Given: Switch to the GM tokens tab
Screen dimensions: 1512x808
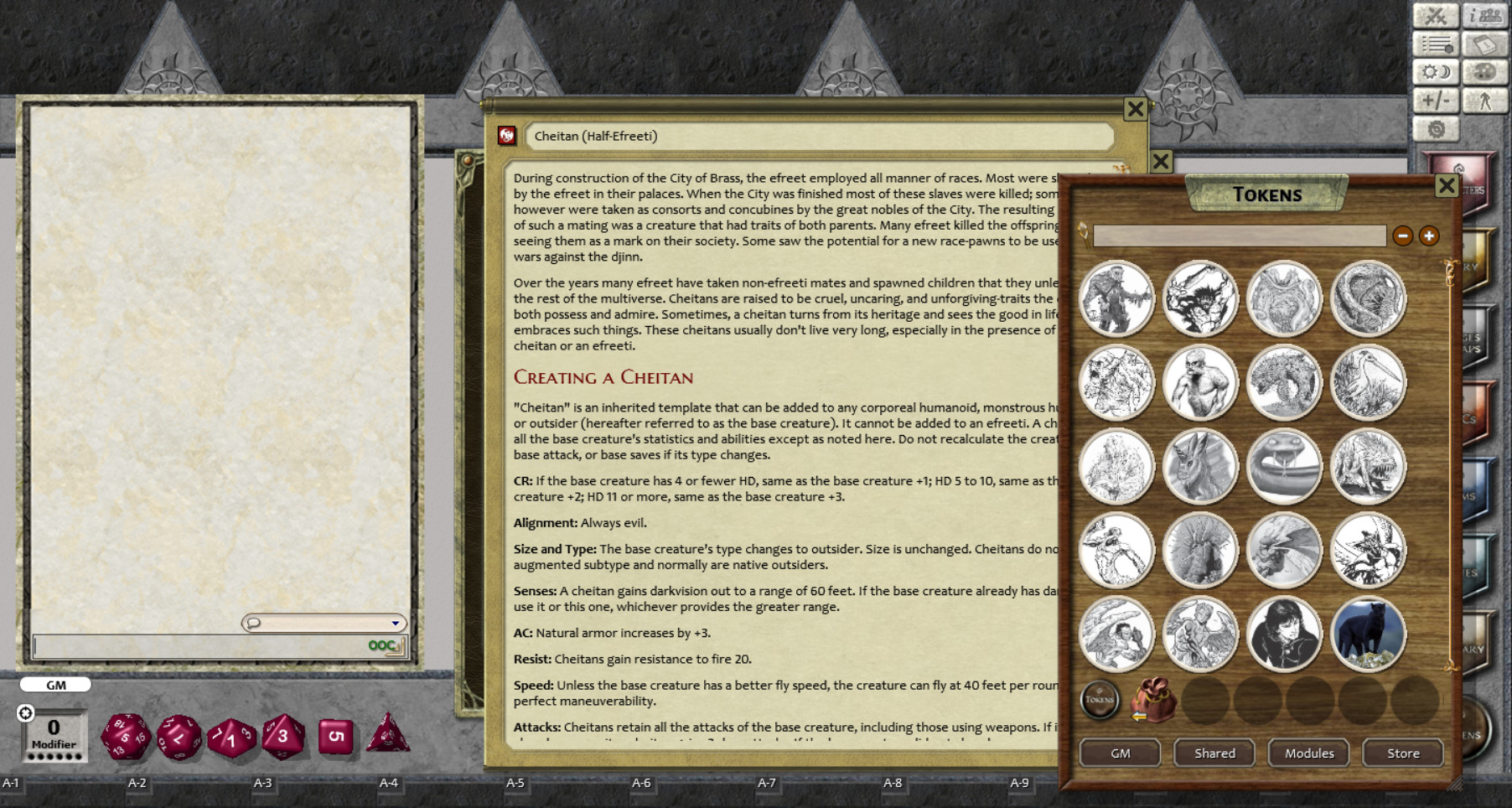Looking at the screenshot, I should click(1118, 753).
